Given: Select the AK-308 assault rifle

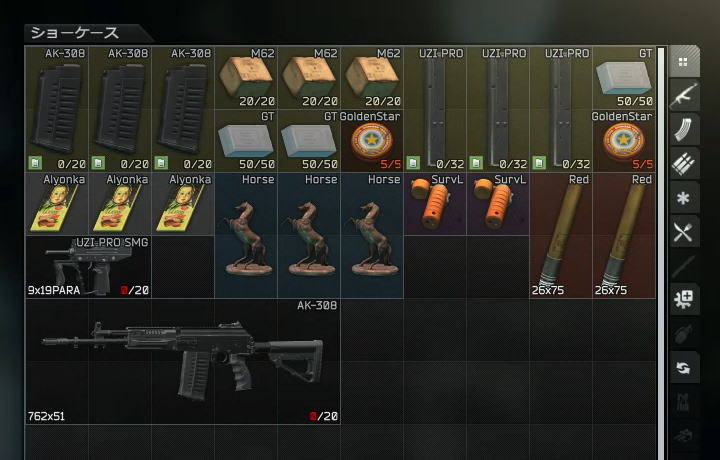Looking at the screenshot, I should pos(183,360).
